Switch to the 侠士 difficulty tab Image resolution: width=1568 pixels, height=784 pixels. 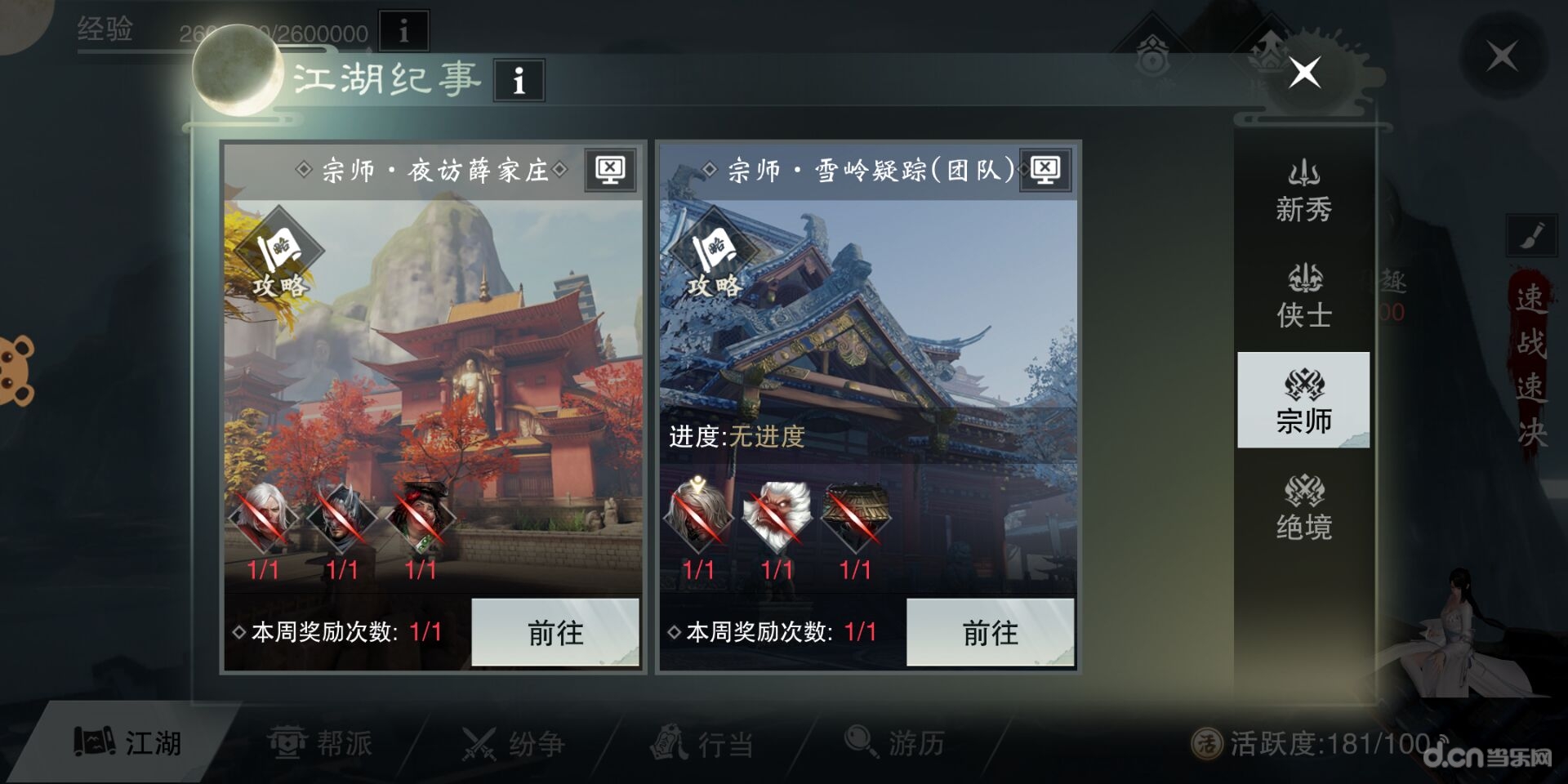pos(1303,297)
